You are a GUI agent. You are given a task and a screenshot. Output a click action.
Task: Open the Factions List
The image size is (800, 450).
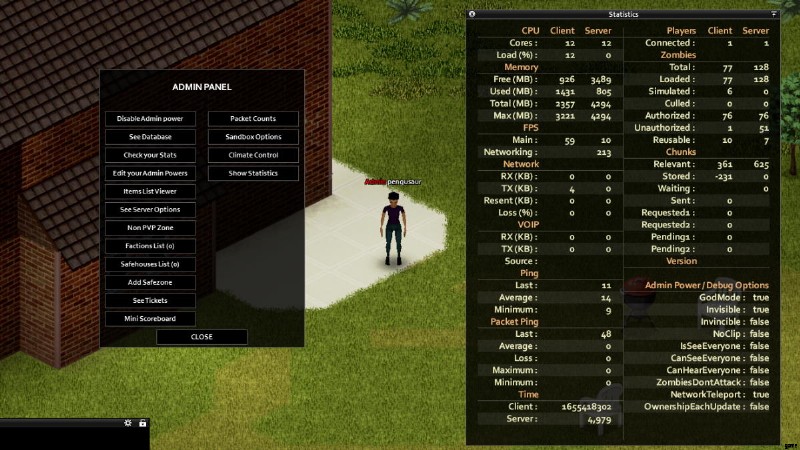coord(150,246)
